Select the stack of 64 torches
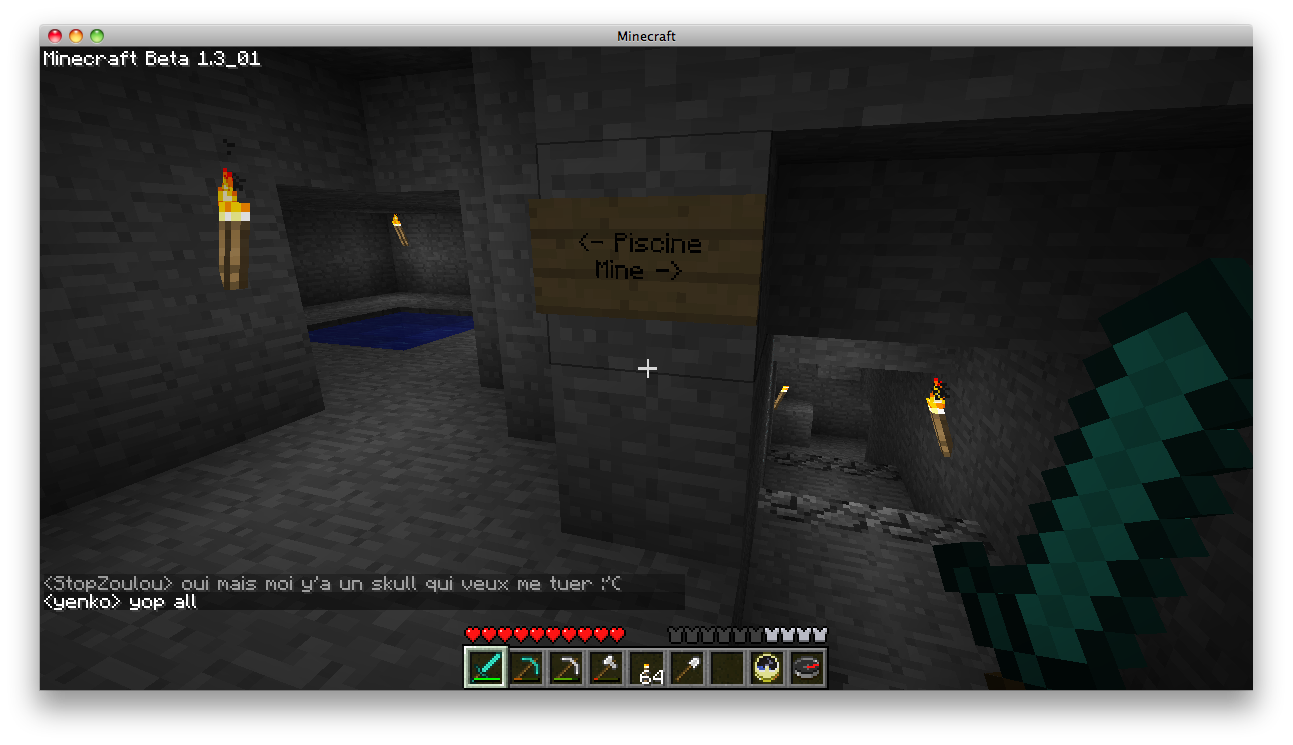This screenshot has width=1293, height=745. tap(647, 667)
